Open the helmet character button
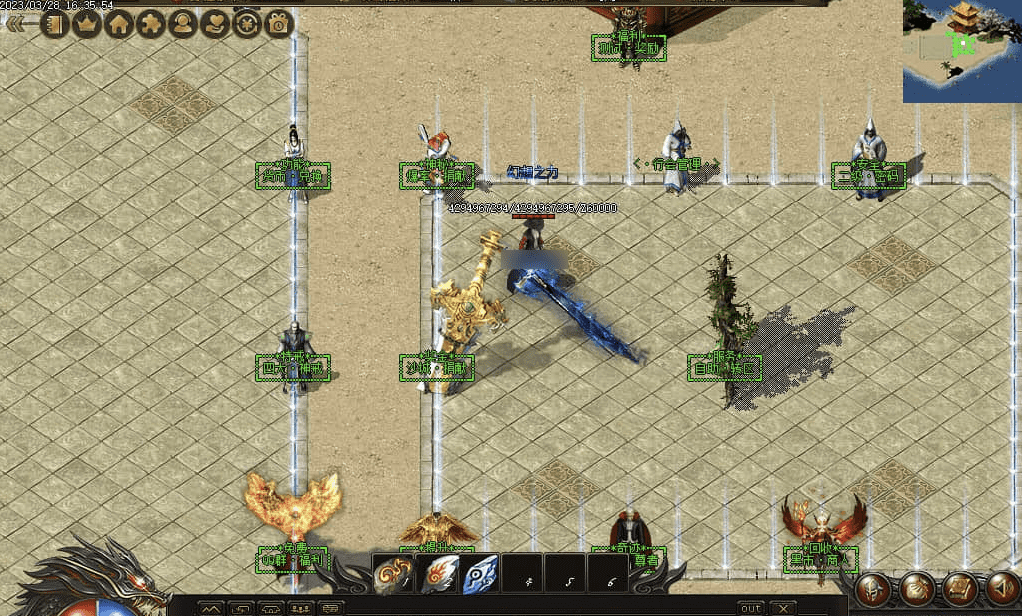The height and width of the screenshot is (616, 1022). [x=873, y=589]
